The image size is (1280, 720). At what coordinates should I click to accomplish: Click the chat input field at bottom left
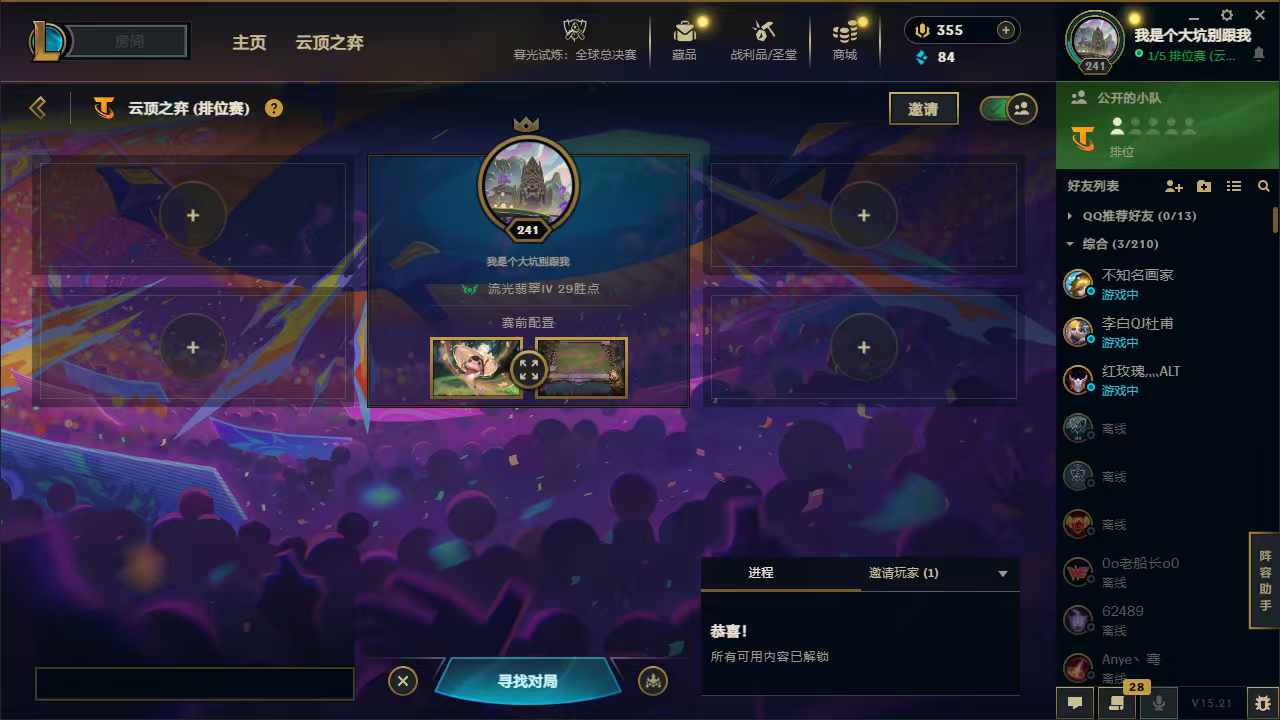[x=195, y=683]
